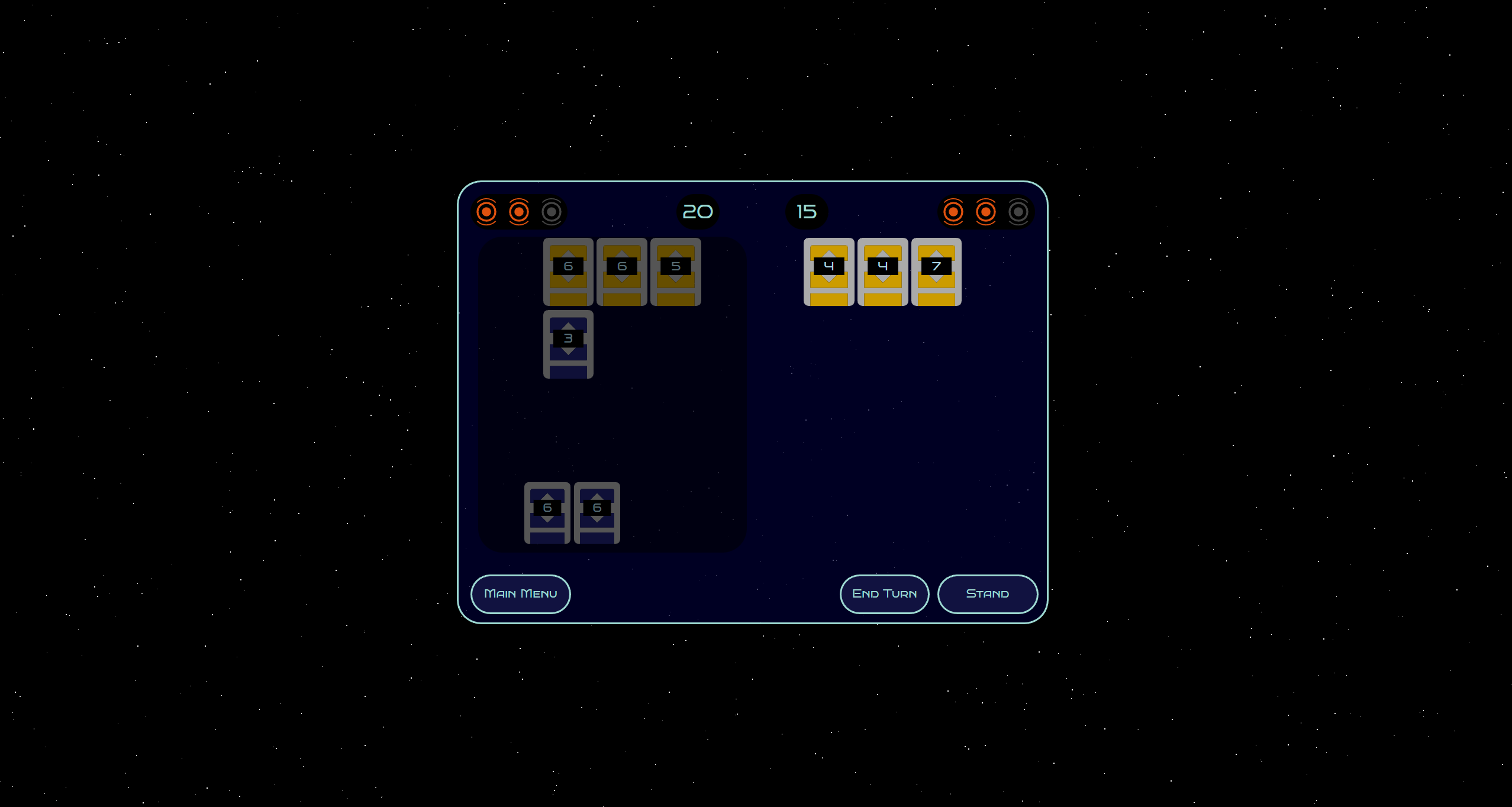End the current turn
1512x807 pixels.
[x=884, y=593]
